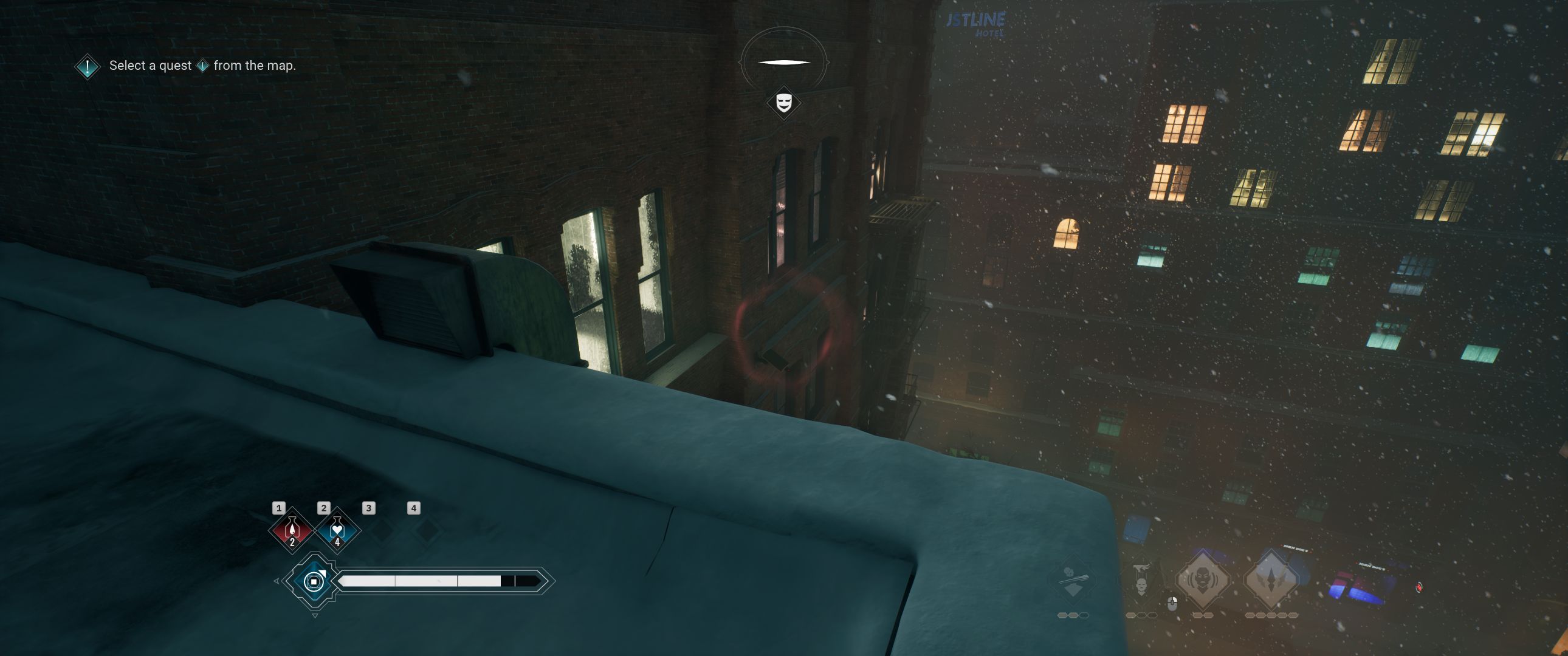Trigger the sonic scream ability icon

point(1203,579)
